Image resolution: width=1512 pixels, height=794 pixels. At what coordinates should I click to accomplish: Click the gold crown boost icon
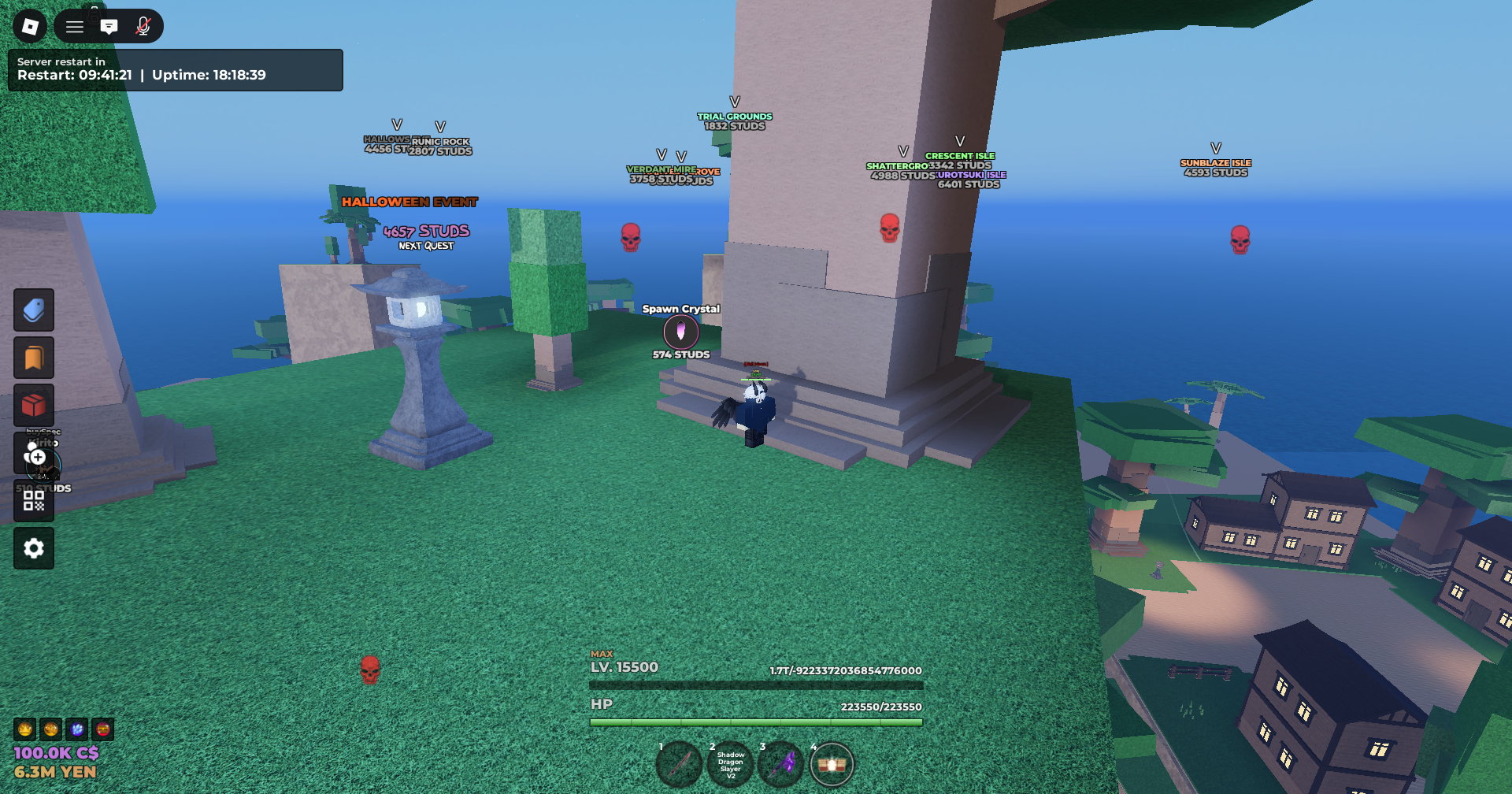click(25, 729)
